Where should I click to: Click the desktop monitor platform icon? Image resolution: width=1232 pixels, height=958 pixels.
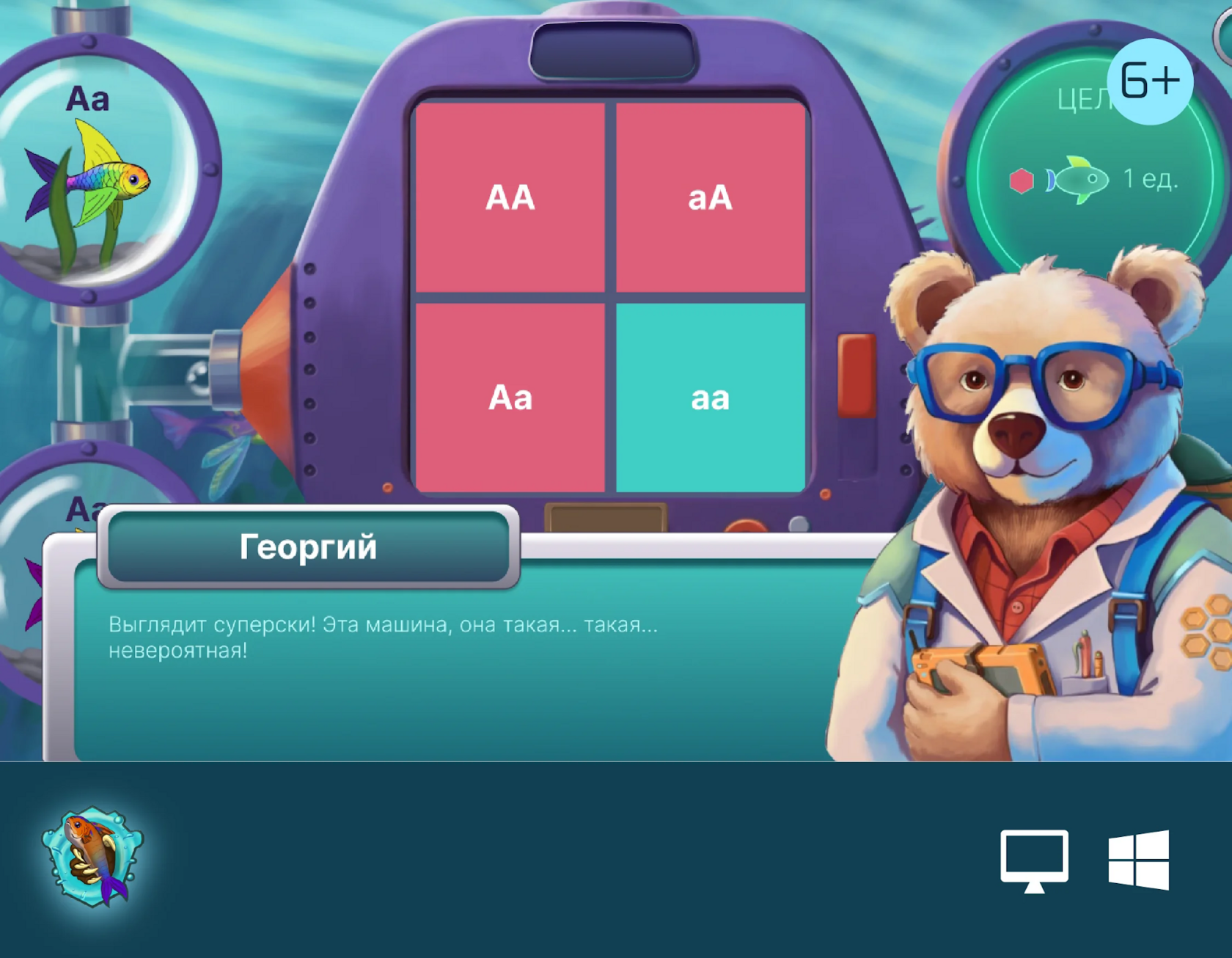pyautogui.click(x=1034, y=860)
